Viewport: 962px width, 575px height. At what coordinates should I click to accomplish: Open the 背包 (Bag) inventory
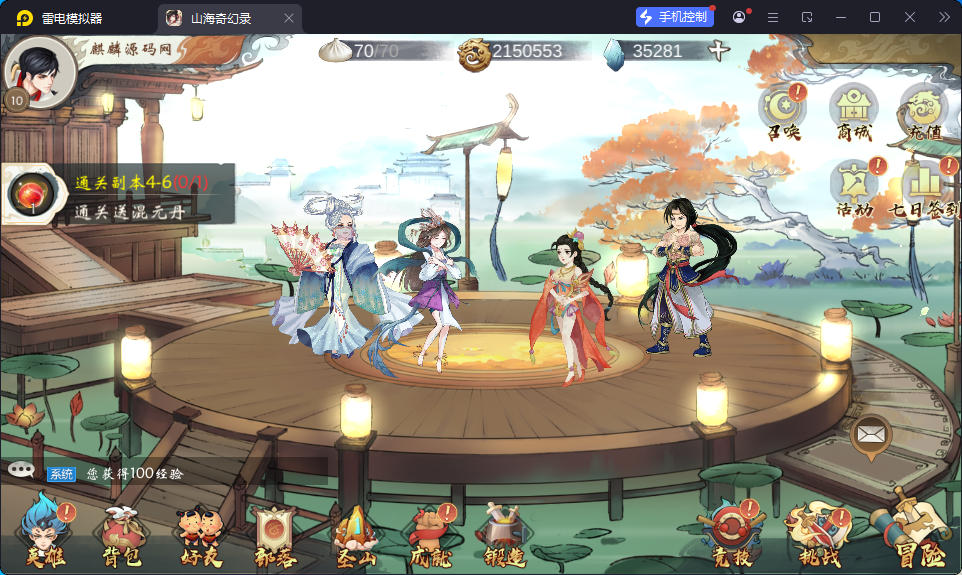[119, 534]
